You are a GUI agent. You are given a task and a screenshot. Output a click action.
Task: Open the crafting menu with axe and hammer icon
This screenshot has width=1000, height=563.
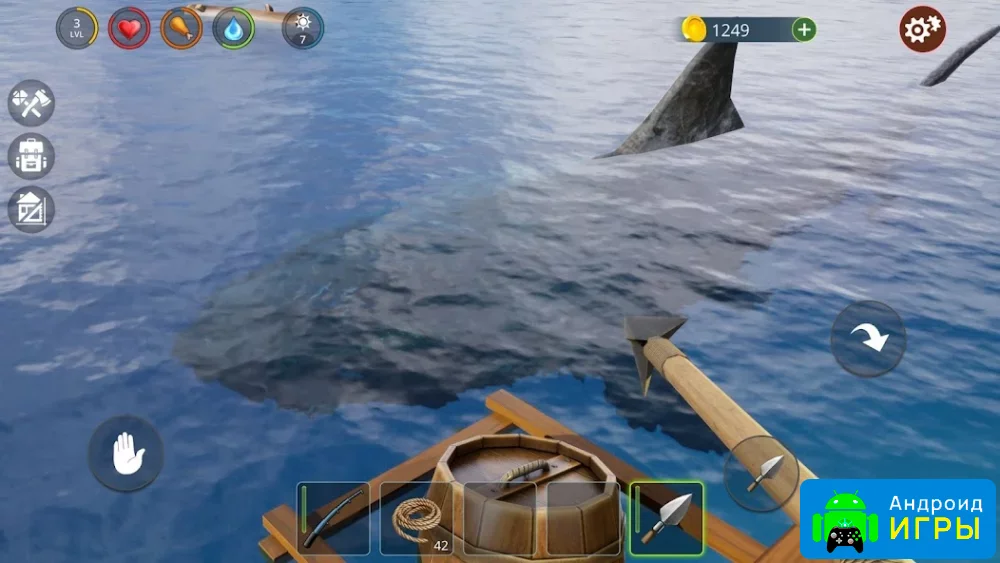[31, 103]
